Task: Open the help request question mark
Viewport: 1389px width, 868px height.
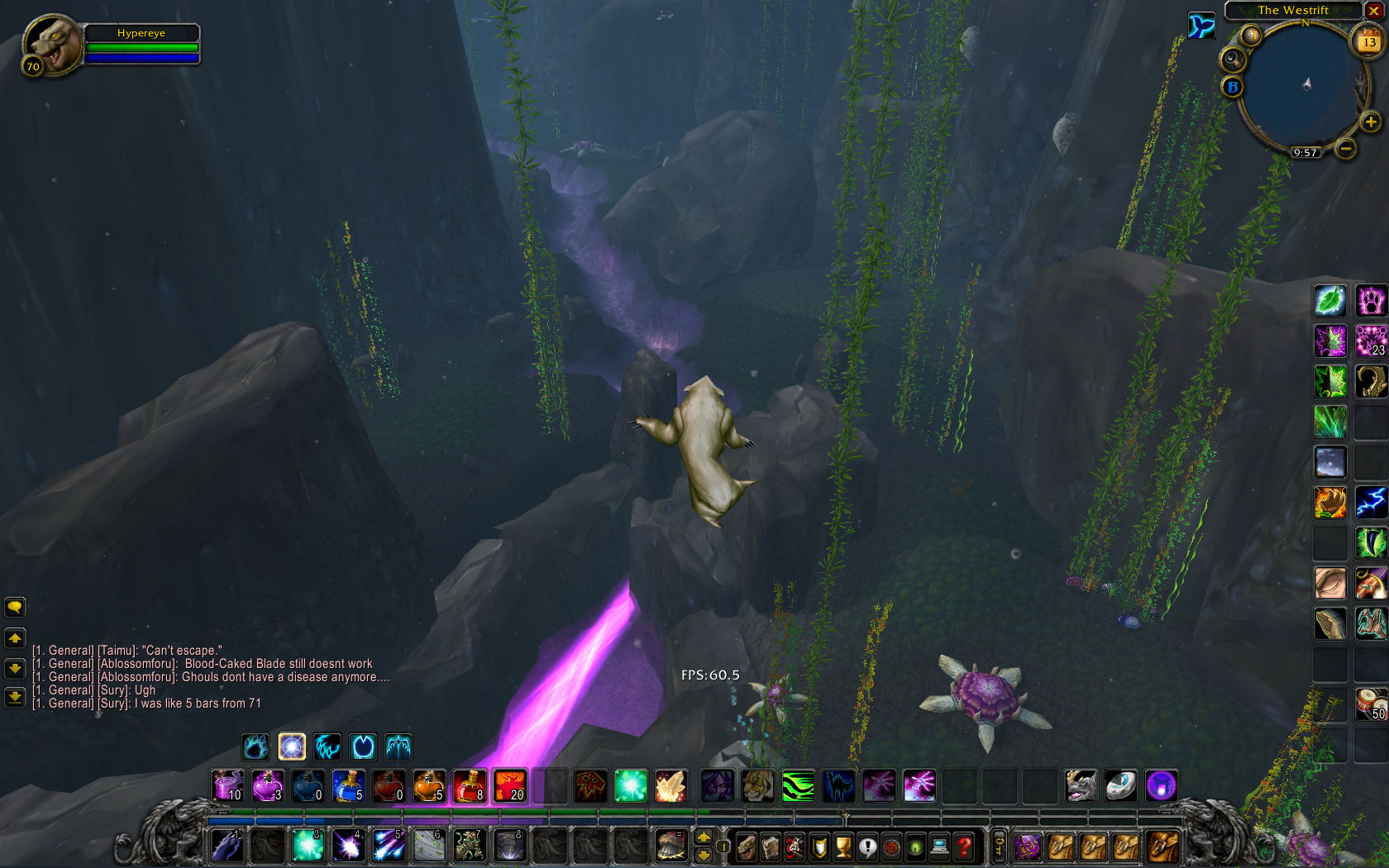Action: click(x=964, y=847)
